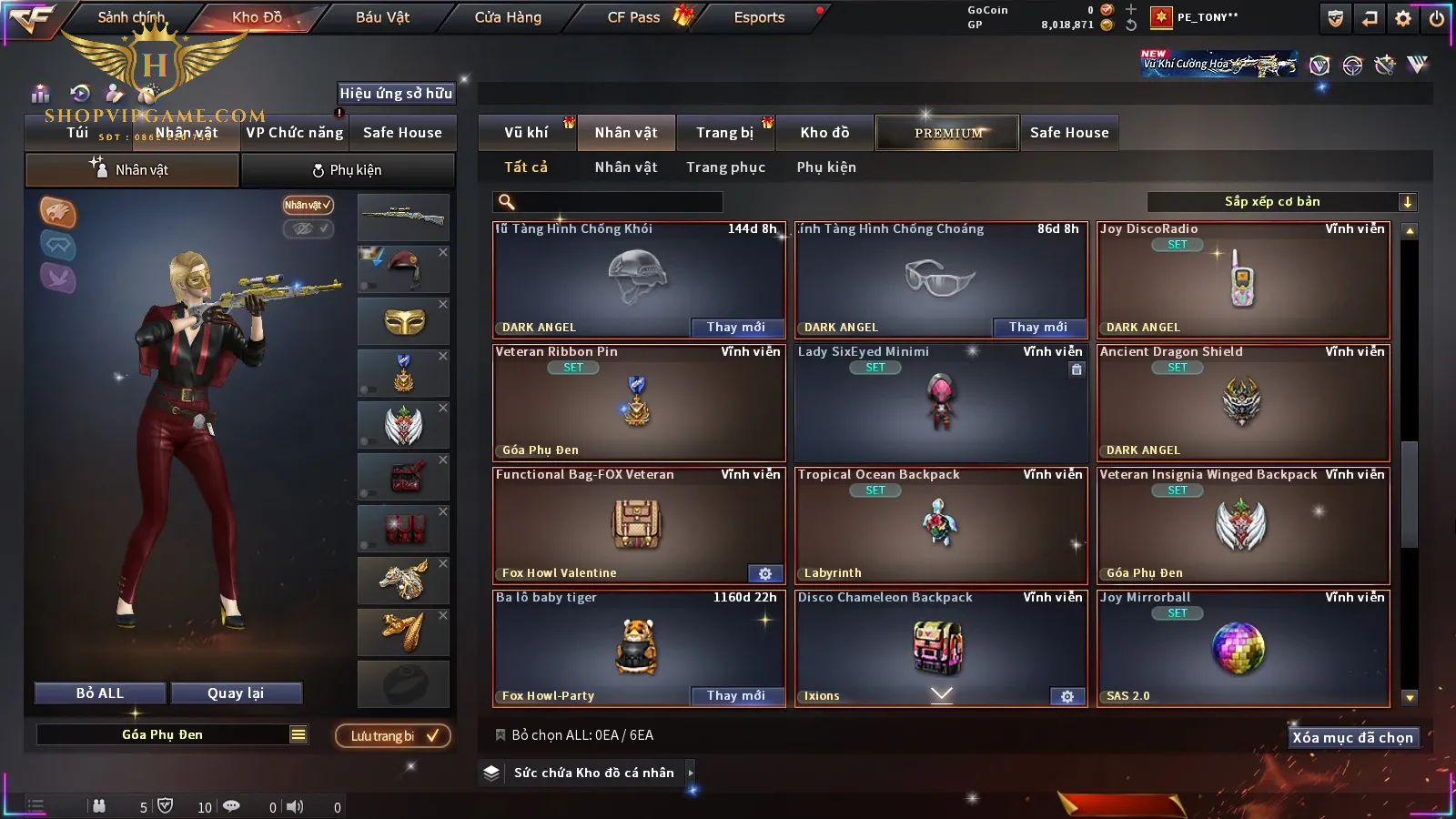
Task: Save loadout with Lưu trang bị
Action: [x=393, y=736]
